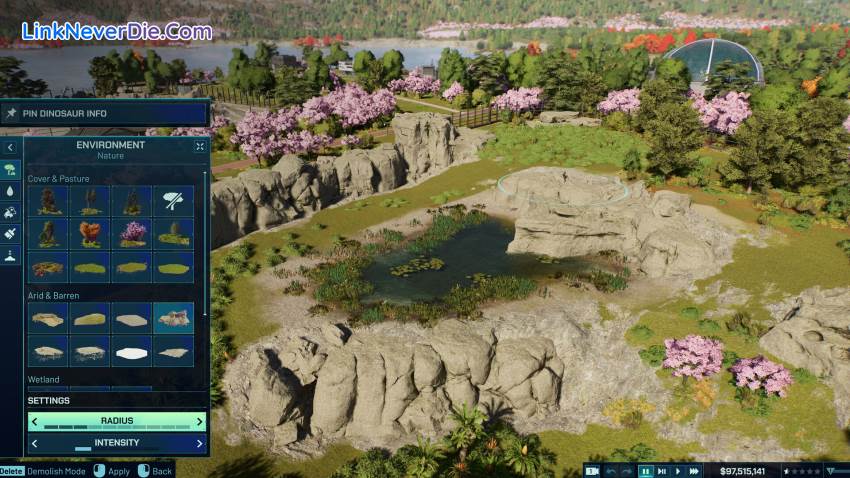Screen dimensions: 850x478
Task: Lower Intensity using the left arrow
Action: [x=36, y=443]
